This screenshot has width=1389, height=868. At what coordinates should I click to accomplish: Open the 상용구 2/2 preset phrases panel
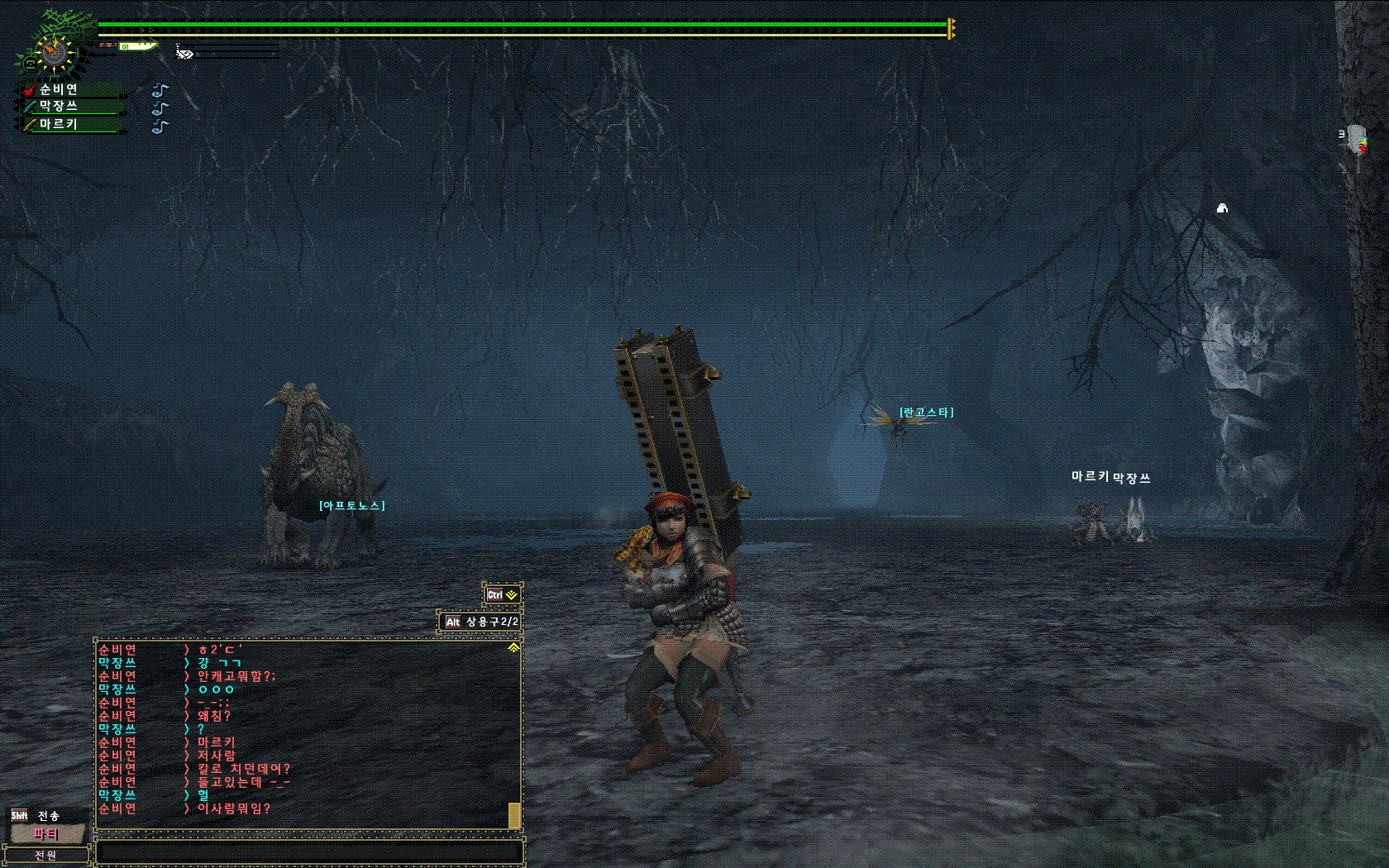[x=480, y=622]
